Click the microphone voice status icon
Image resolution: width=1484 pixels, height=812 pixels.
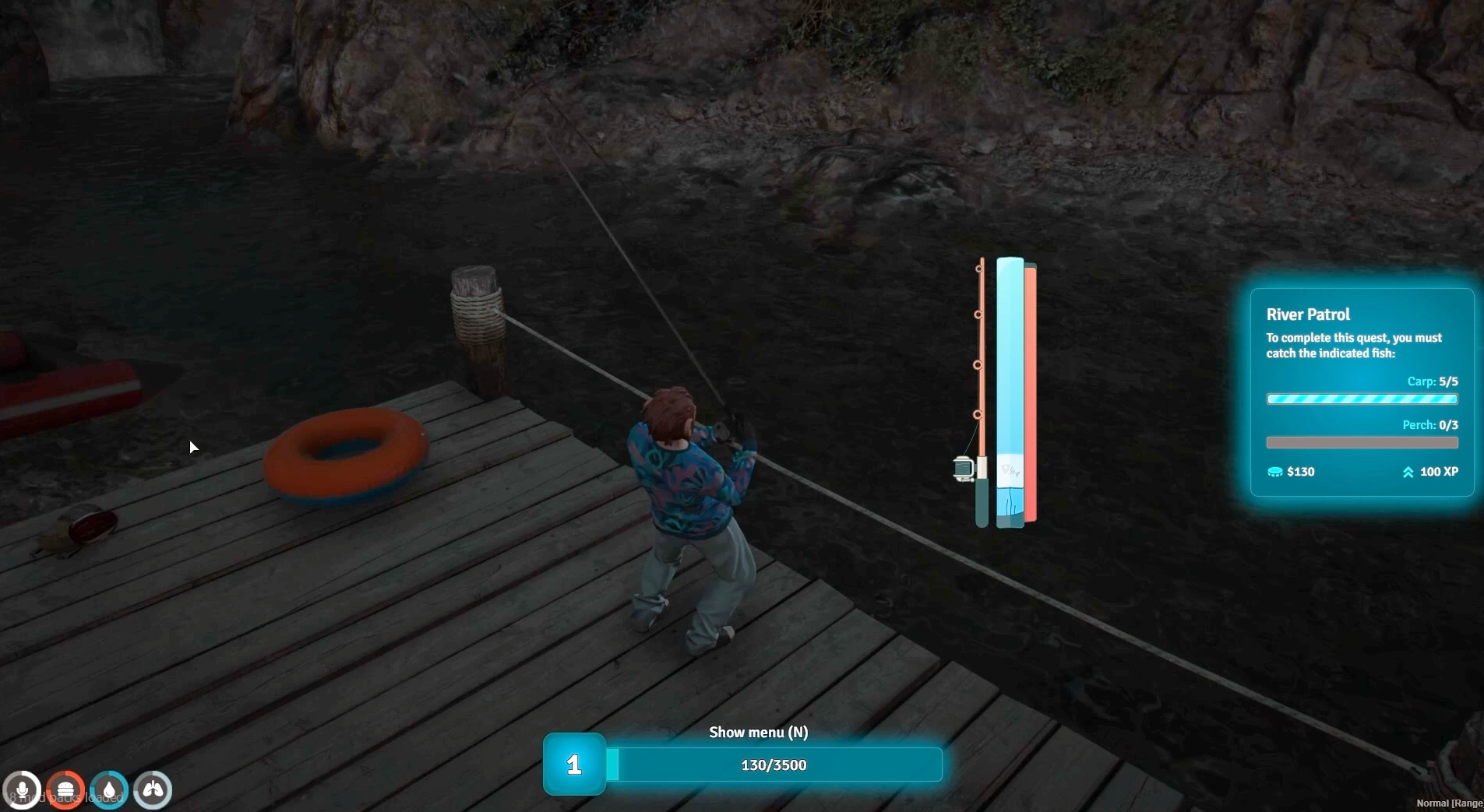pos(22,790)
